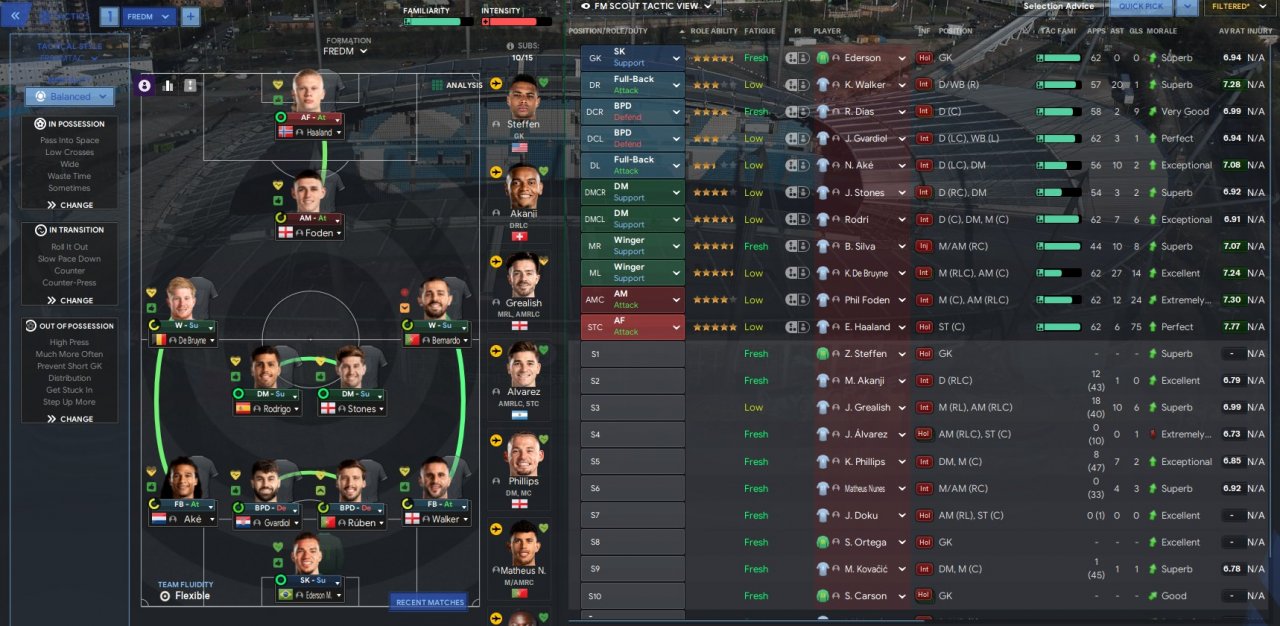Open Selection Advice
Viewport: 1280px width, 626px height.
click(x=1058, y=7)
